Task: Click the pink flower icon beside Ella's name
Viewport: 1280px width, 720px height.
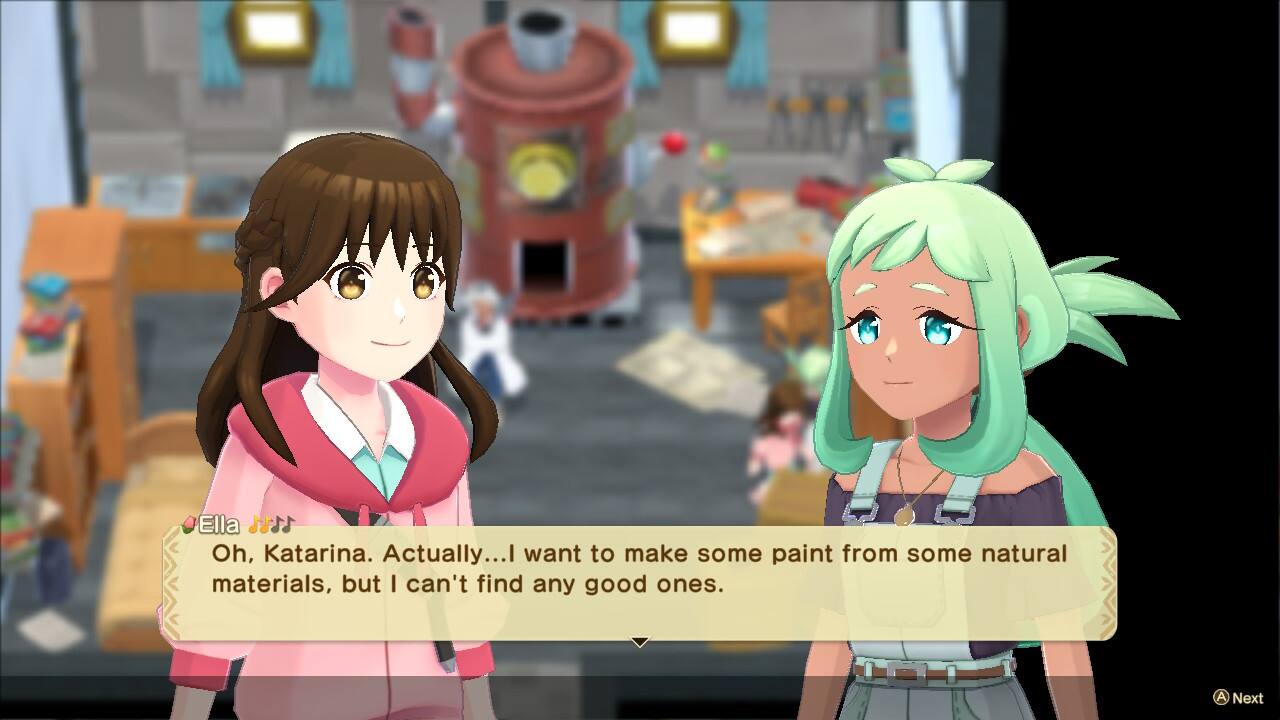Action: coord(190,523)
